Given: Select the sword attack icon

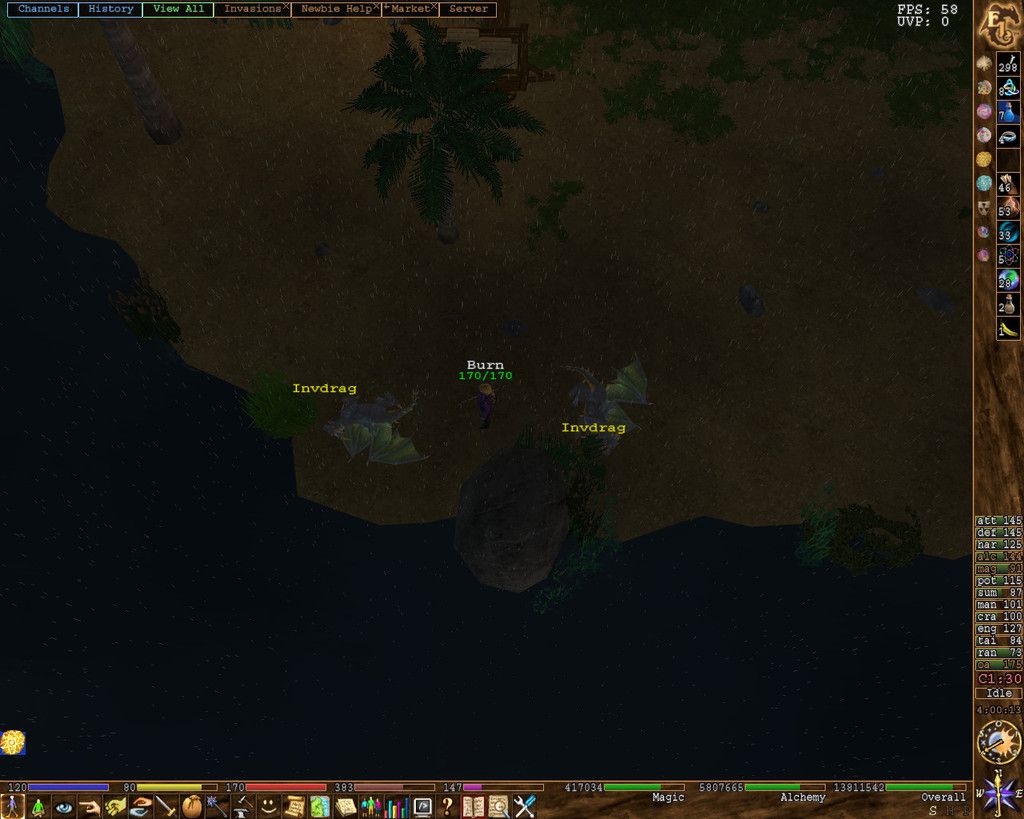Looking at the screenshot, I should pos(166,807).
